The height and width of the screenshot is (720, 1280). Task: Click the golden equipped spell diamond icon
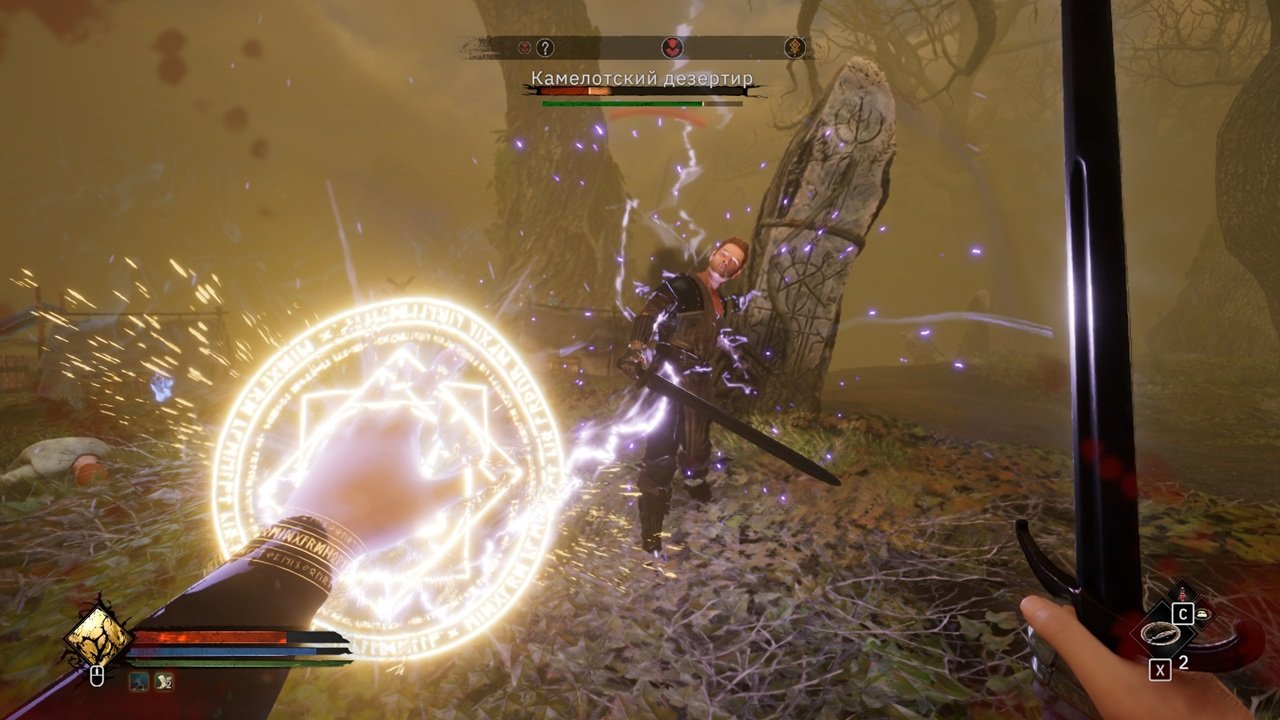pos(98,638)
